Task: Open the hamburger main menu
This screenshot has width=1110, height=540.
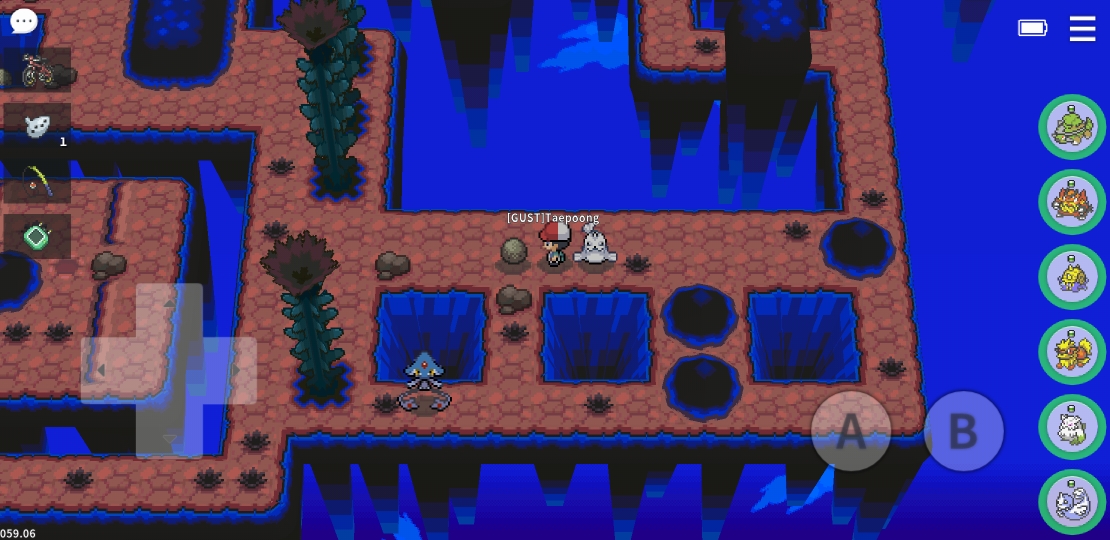Action: pos(1082,28)
